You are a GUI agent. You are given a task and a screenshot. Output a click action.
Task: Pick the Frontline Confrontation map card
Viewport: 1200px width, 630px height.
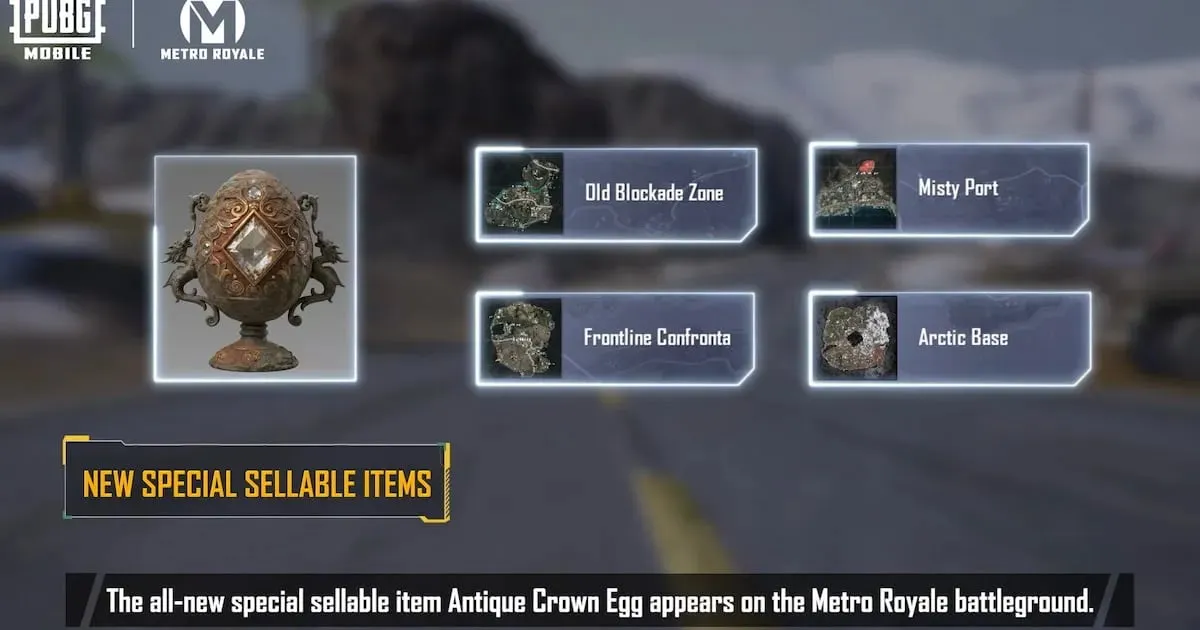[616, 338]
